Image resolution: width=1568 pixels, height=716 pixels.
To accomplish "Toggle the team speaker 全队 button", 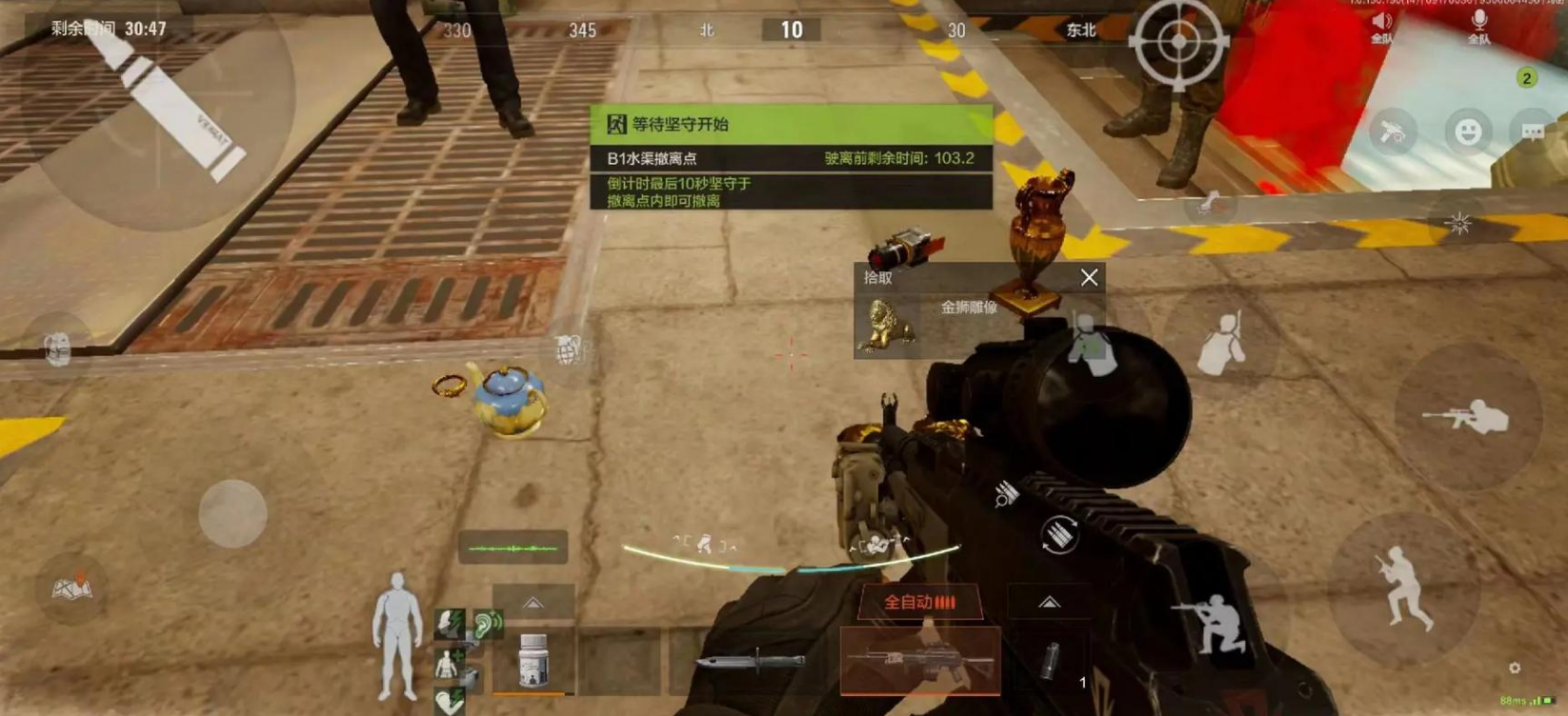I will tap(1381, 27).
